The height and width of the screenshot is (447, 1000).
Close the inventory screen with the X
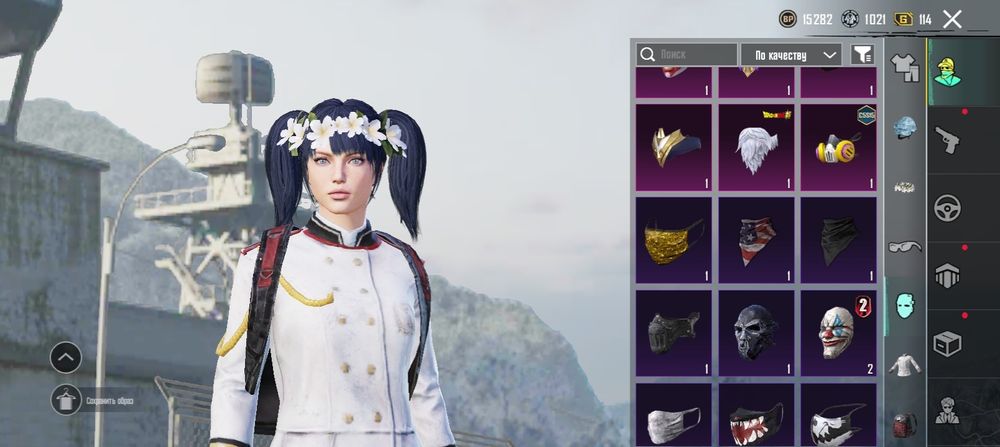point(952,19)
